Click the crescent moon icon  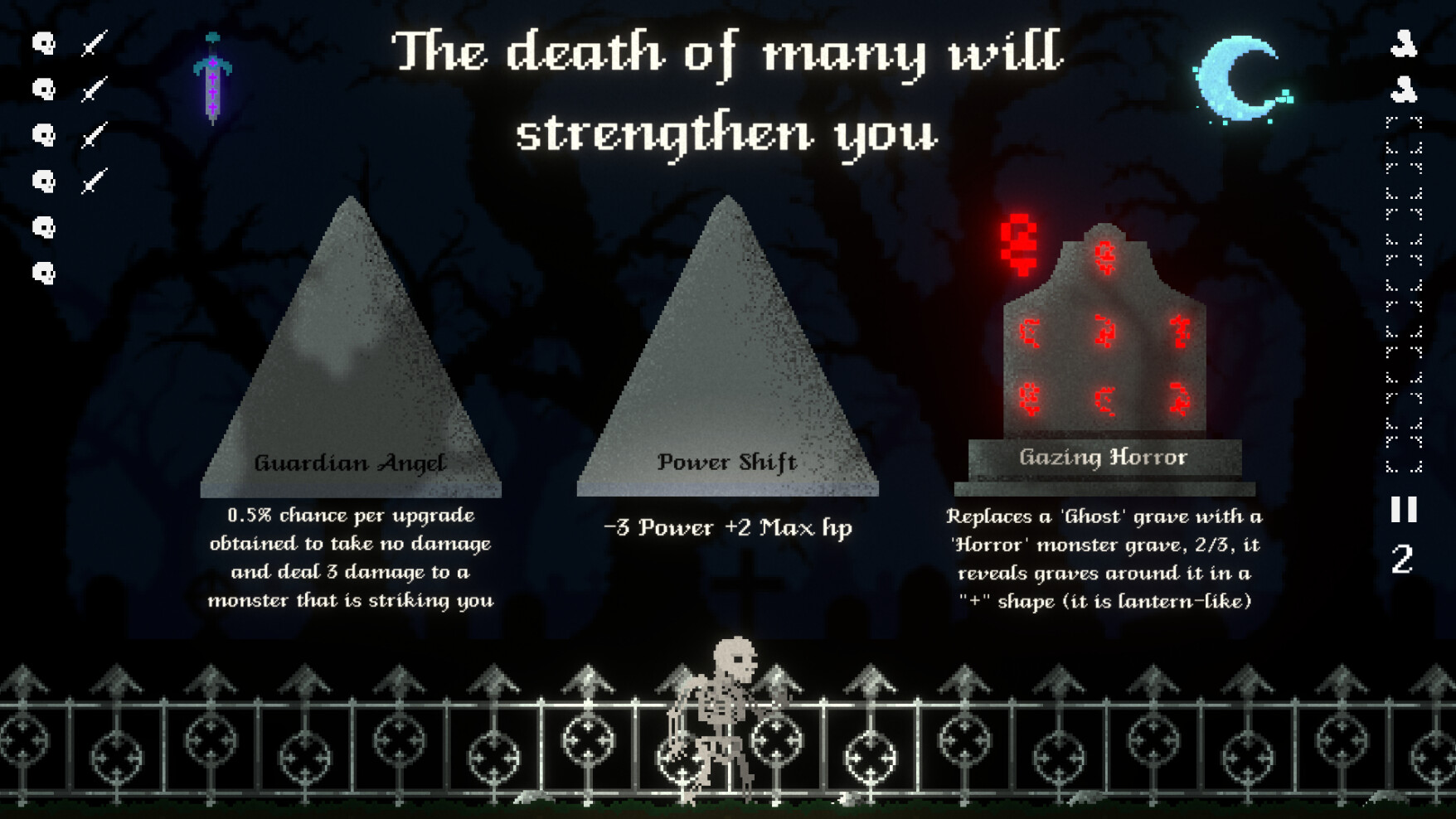pos(1240,79)
